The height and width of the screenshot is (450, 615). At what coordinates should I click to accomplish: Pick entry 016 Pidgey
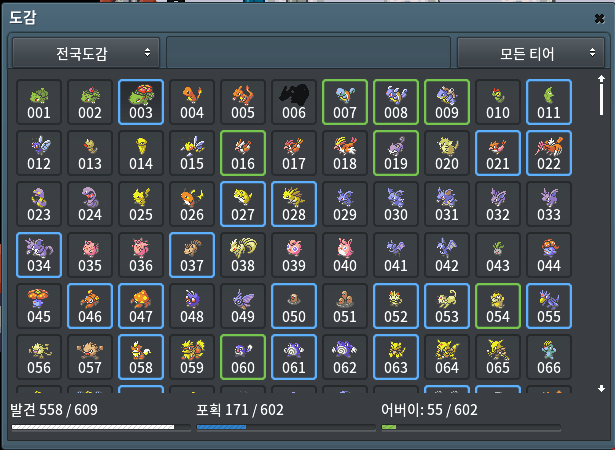coord(243,153)
